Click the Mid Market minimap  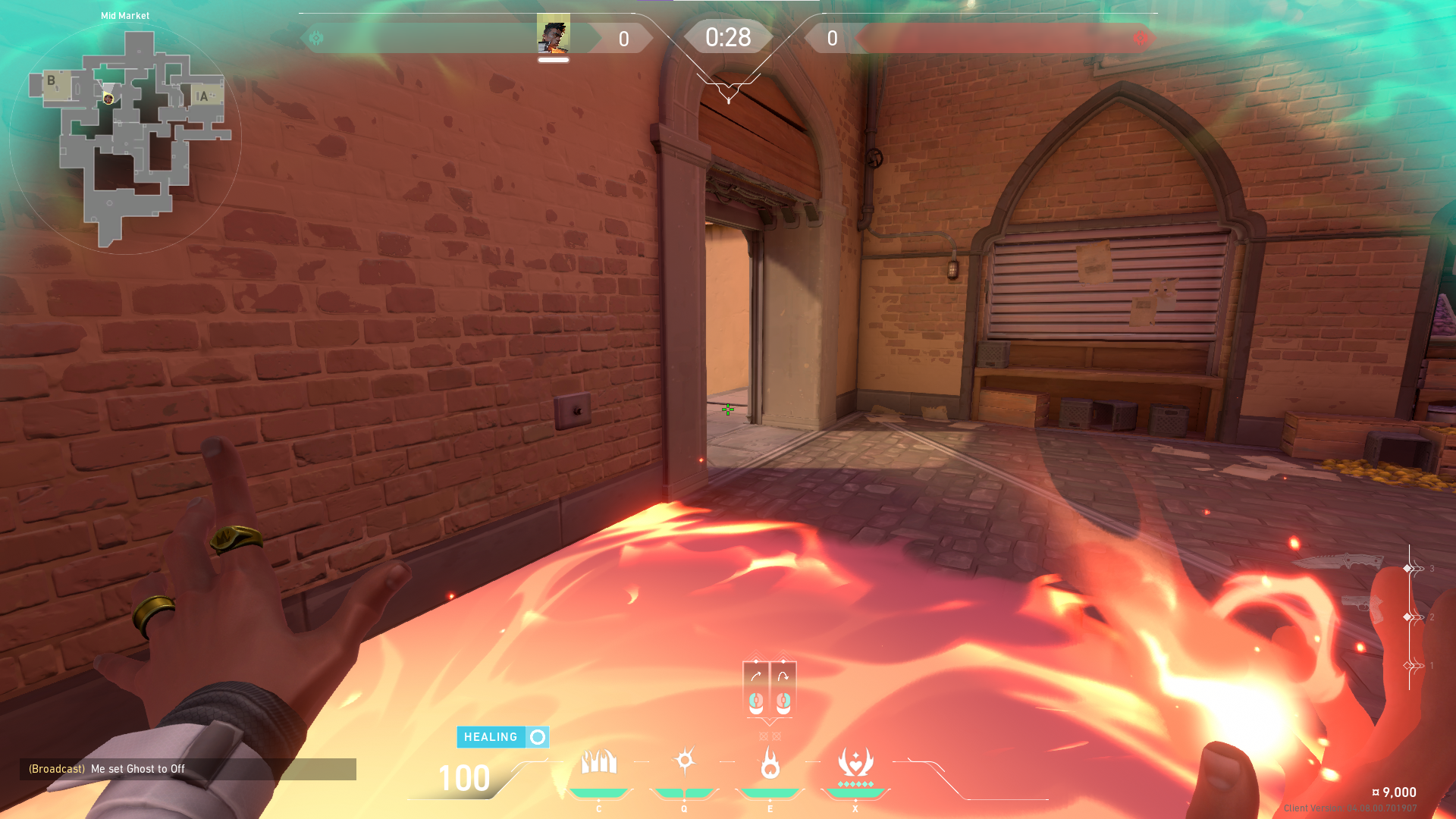125,138
